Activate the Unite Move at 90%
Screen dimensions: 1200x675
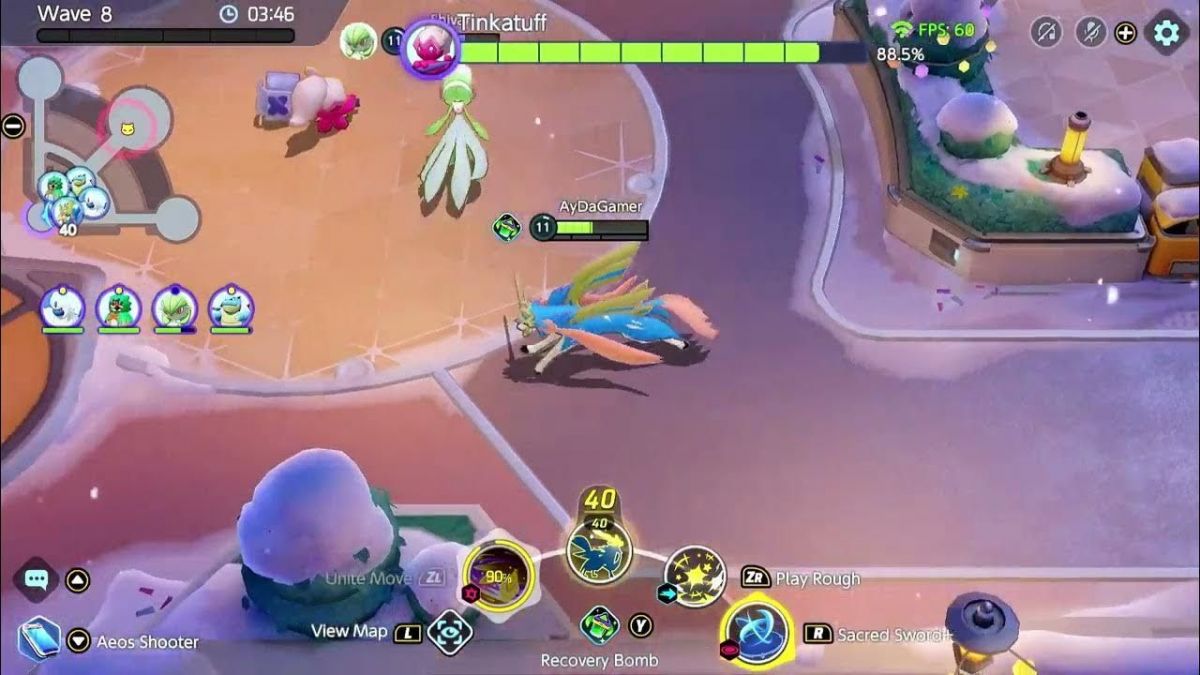pos(497,576)
